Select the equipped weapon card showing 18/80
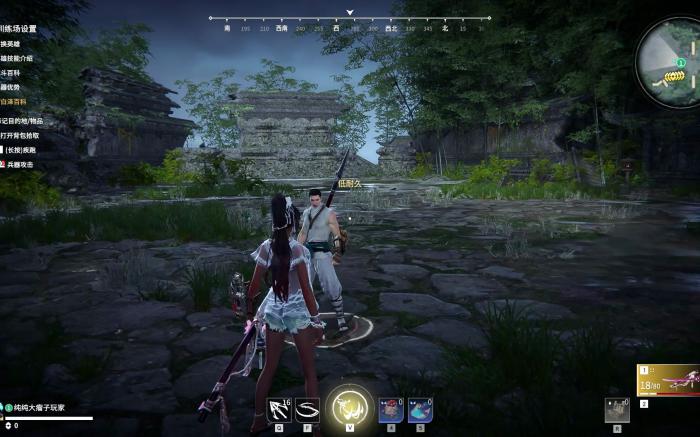This screenshot has width=700, height=437. tap(668, 381)
